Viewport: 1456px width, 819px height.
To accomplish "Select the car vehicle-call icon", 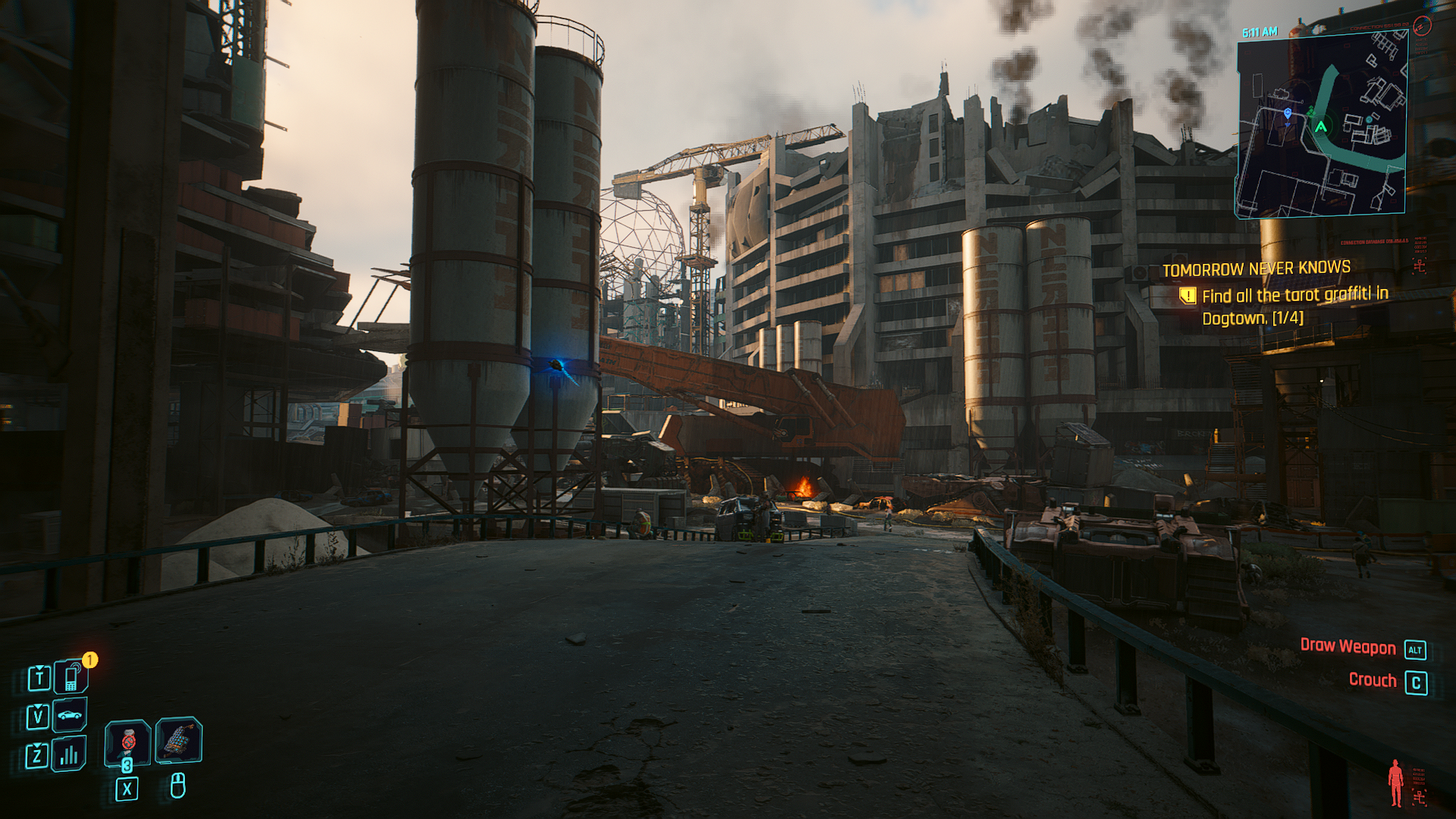I will pyautogui.click(x=70, y=715).
